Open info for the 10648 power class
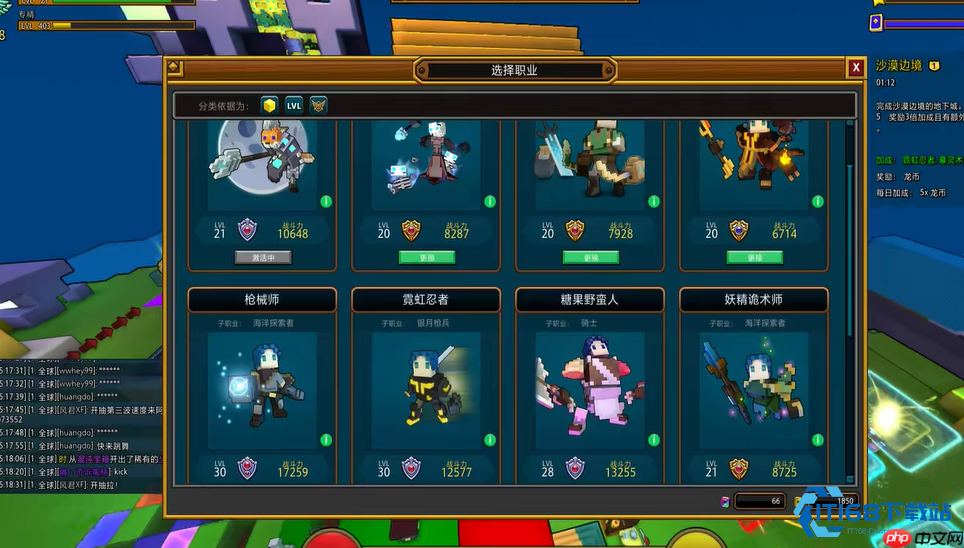Image resolution: width=964 pixels, height=548 pixels. [x=326, y=201]
